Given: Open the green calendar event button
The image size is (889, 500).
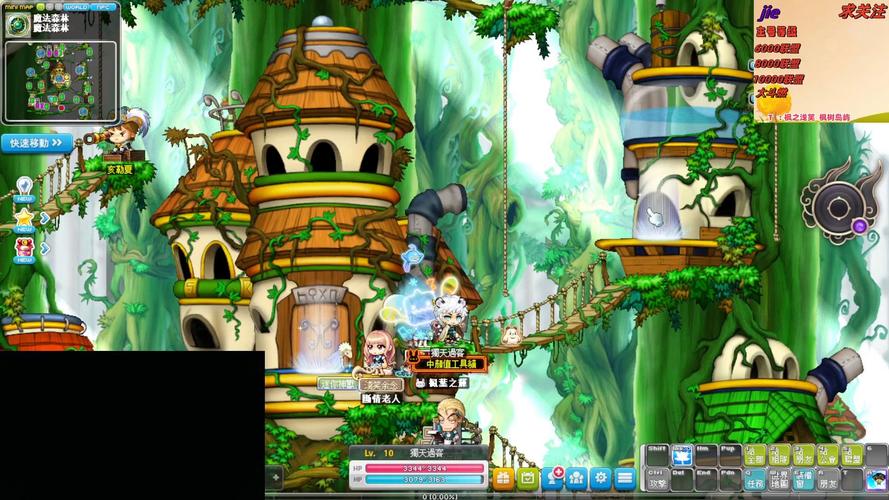Looking at the screenshot, I should pyautogui.click(x=528, y=478).
